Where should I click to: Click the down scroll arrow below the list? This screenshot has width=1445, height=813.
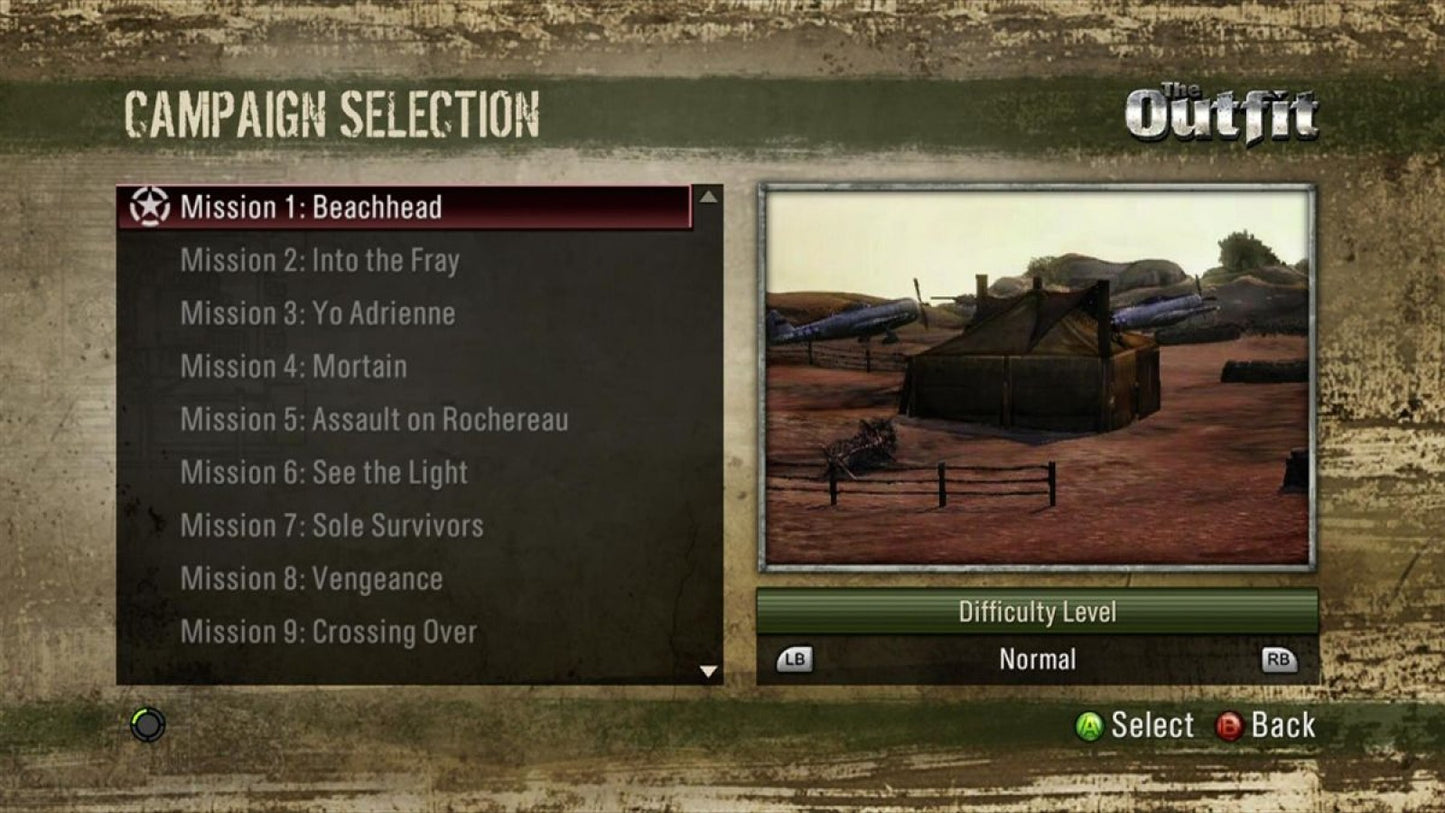[x=710, y=671]
